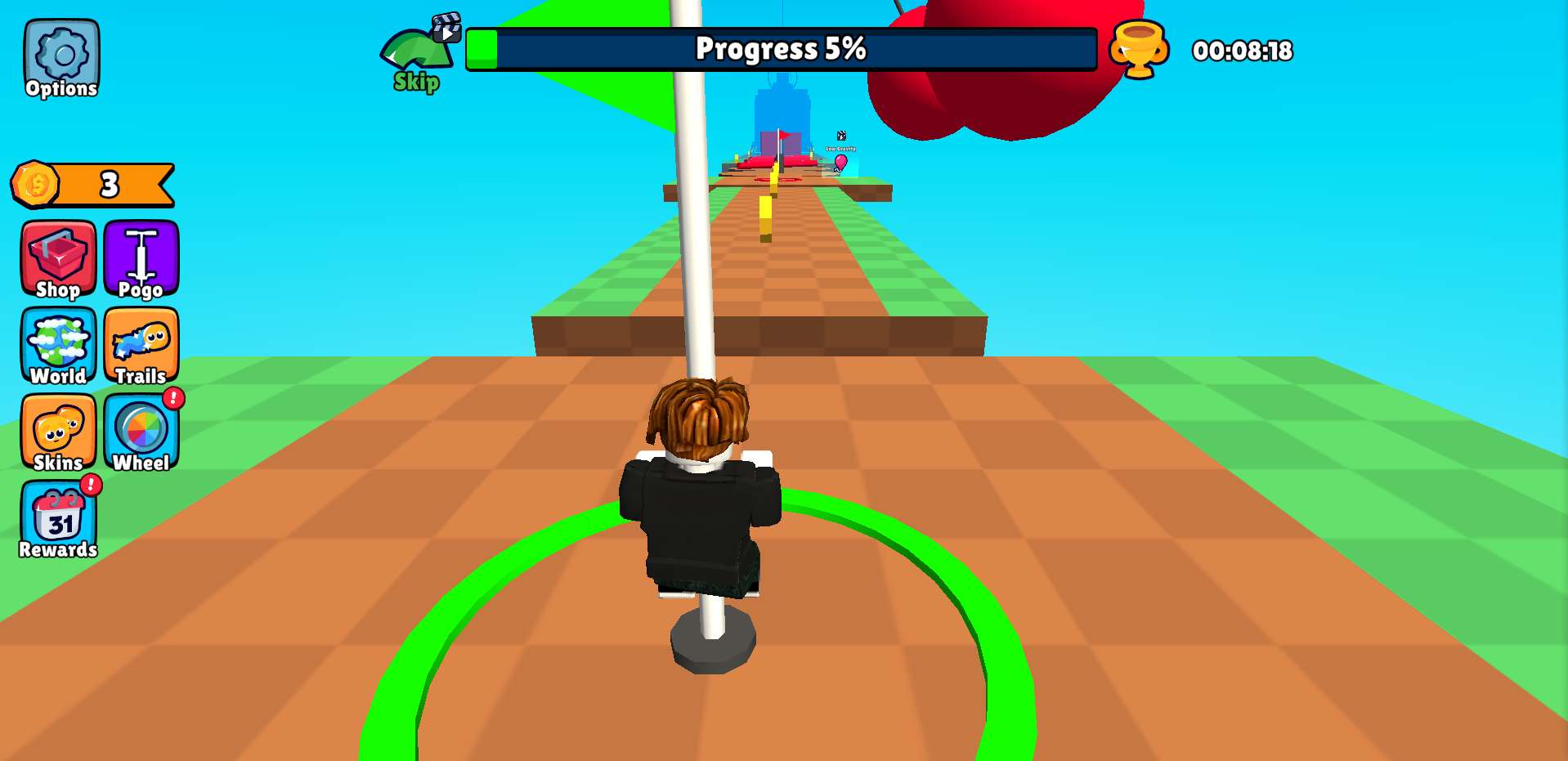Click the gold trophy icon
The image size is (1568, 761).
tap(1139, 49)
